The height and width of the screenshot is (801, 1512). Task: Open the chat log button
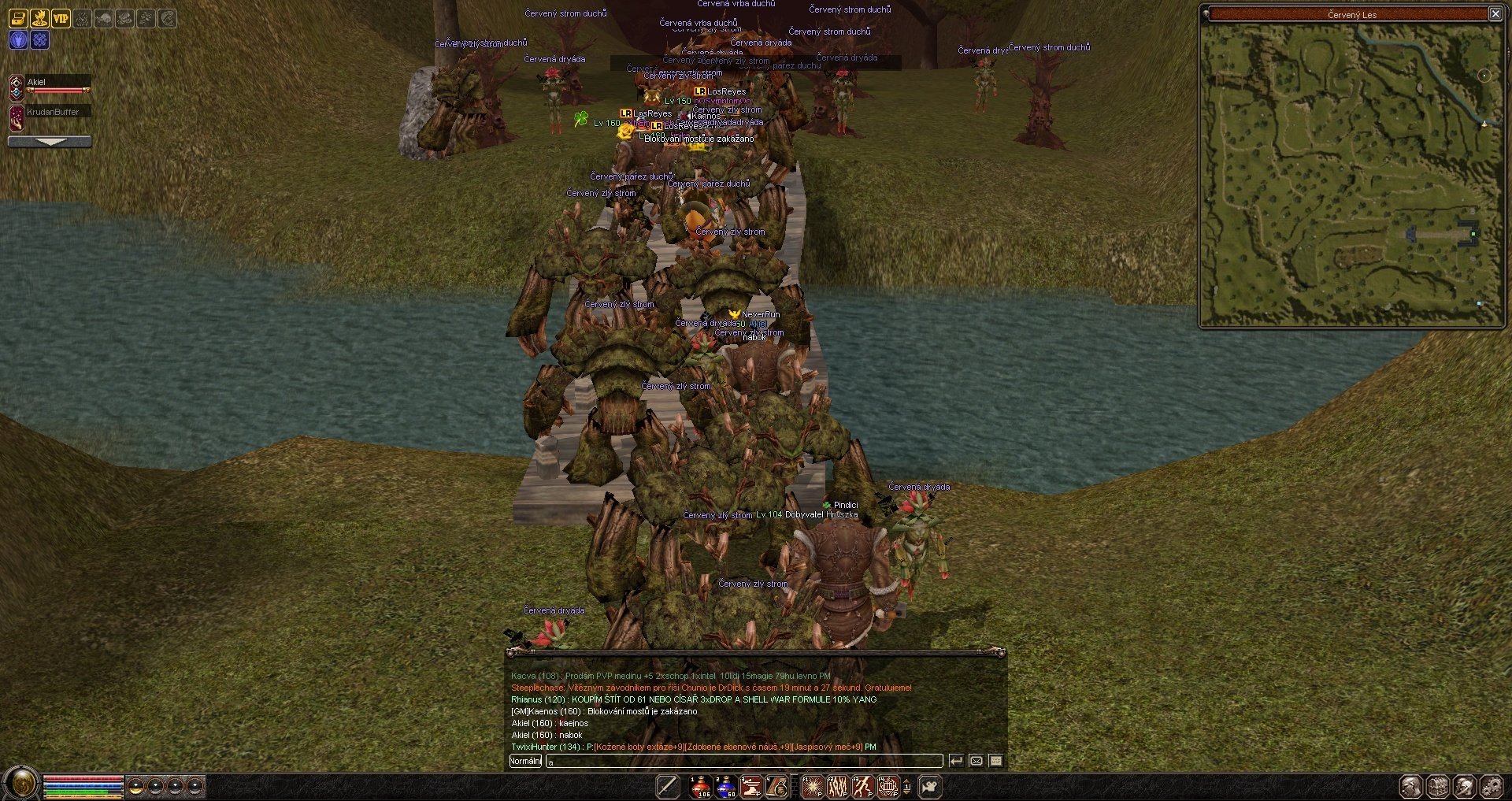tap(996, 761)
